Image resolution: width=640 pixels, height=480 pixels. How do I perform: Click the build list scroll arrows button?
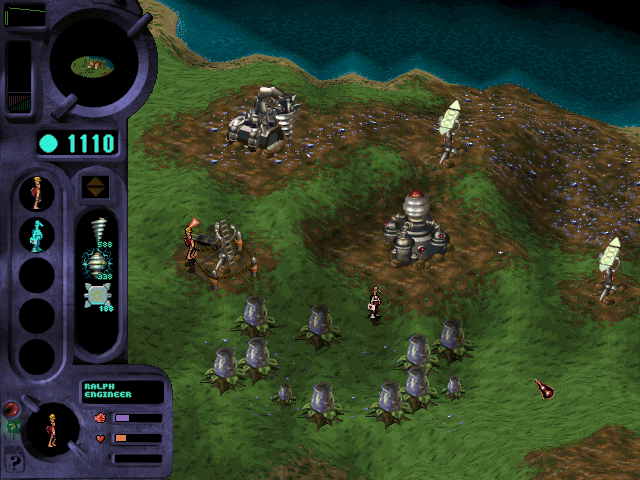[96, 187]
